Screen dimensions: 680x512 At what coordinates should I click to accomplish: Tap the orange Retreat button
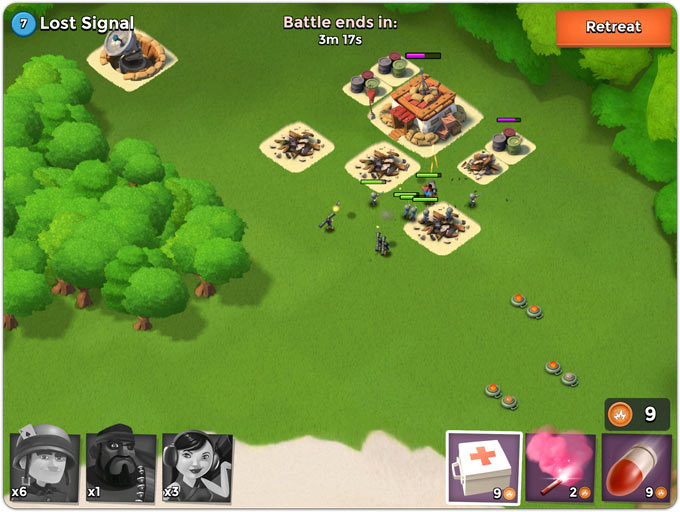(613, 27)
